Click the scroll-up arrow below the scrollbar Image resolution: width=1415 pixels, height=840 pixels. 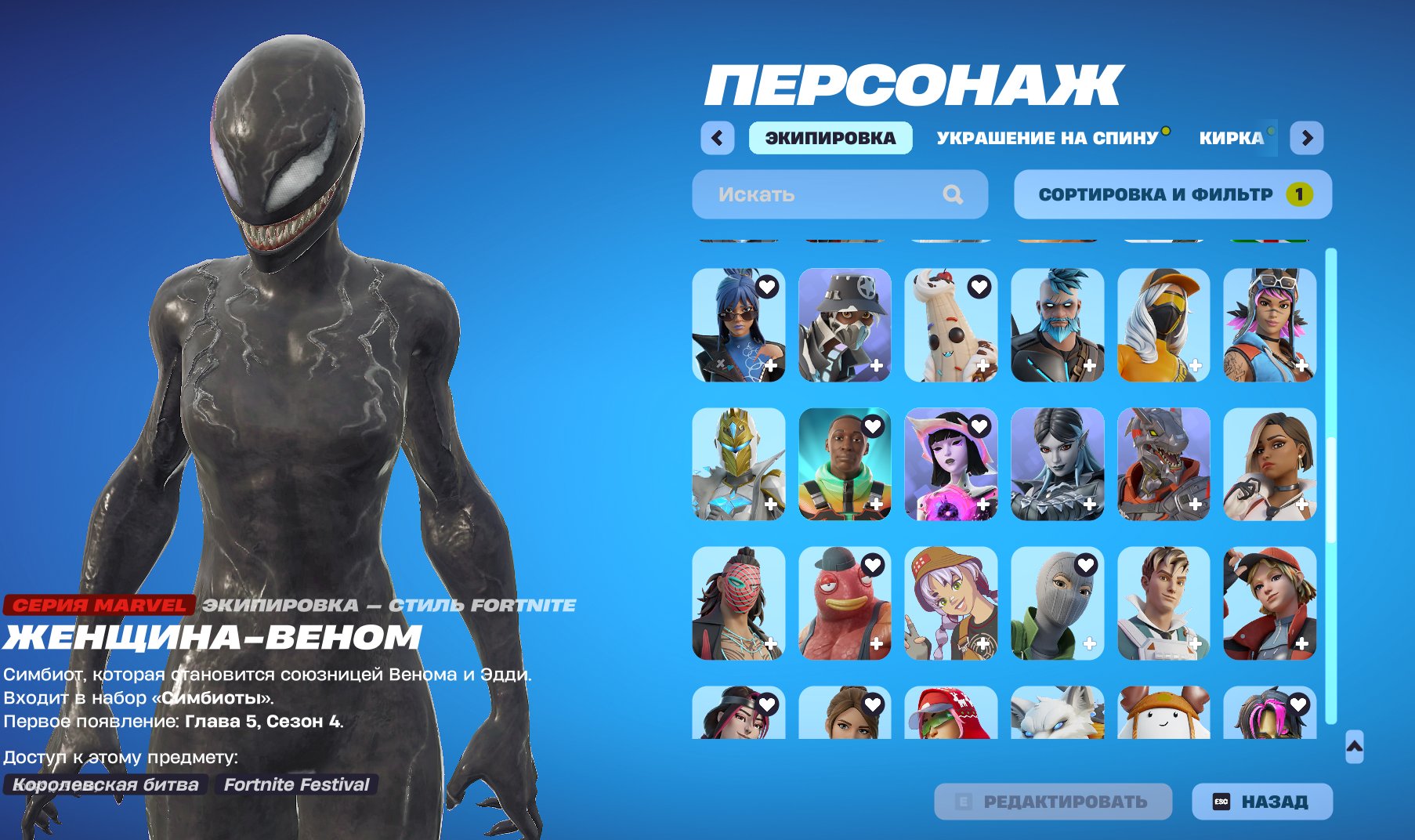pos(1355,746)
